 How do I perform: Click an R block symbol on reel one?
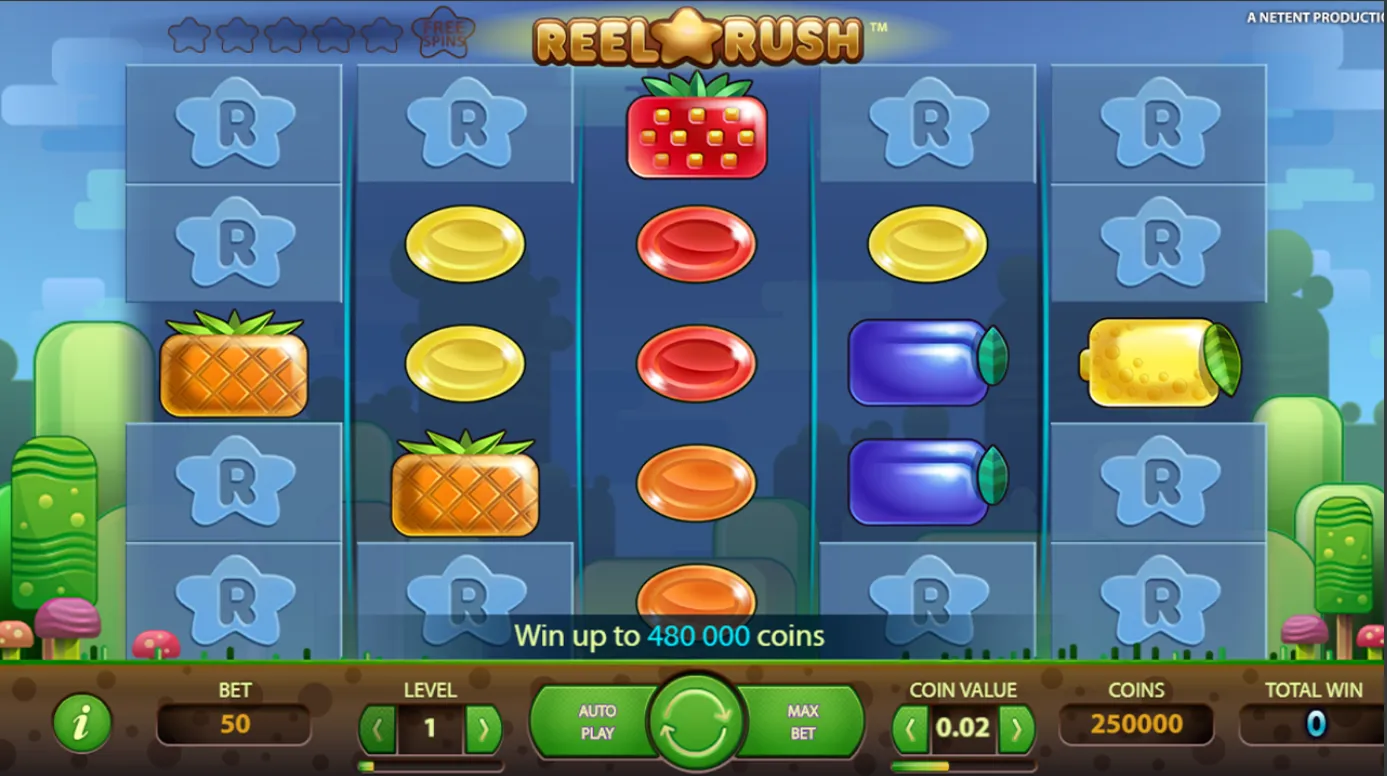tap(234, 124)
